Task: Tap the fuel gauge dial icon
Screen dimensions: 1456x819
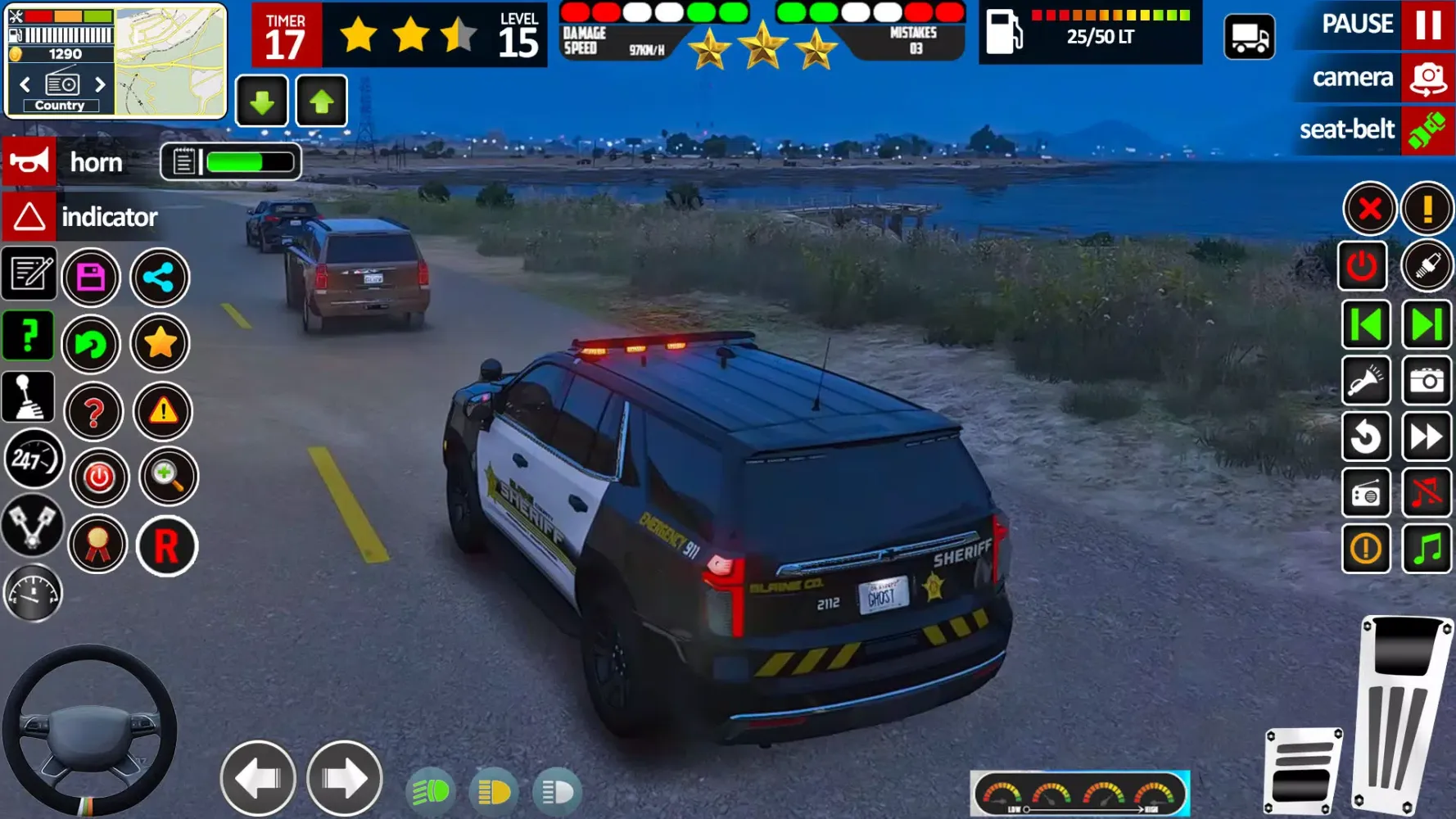Action: pos(33,592)
